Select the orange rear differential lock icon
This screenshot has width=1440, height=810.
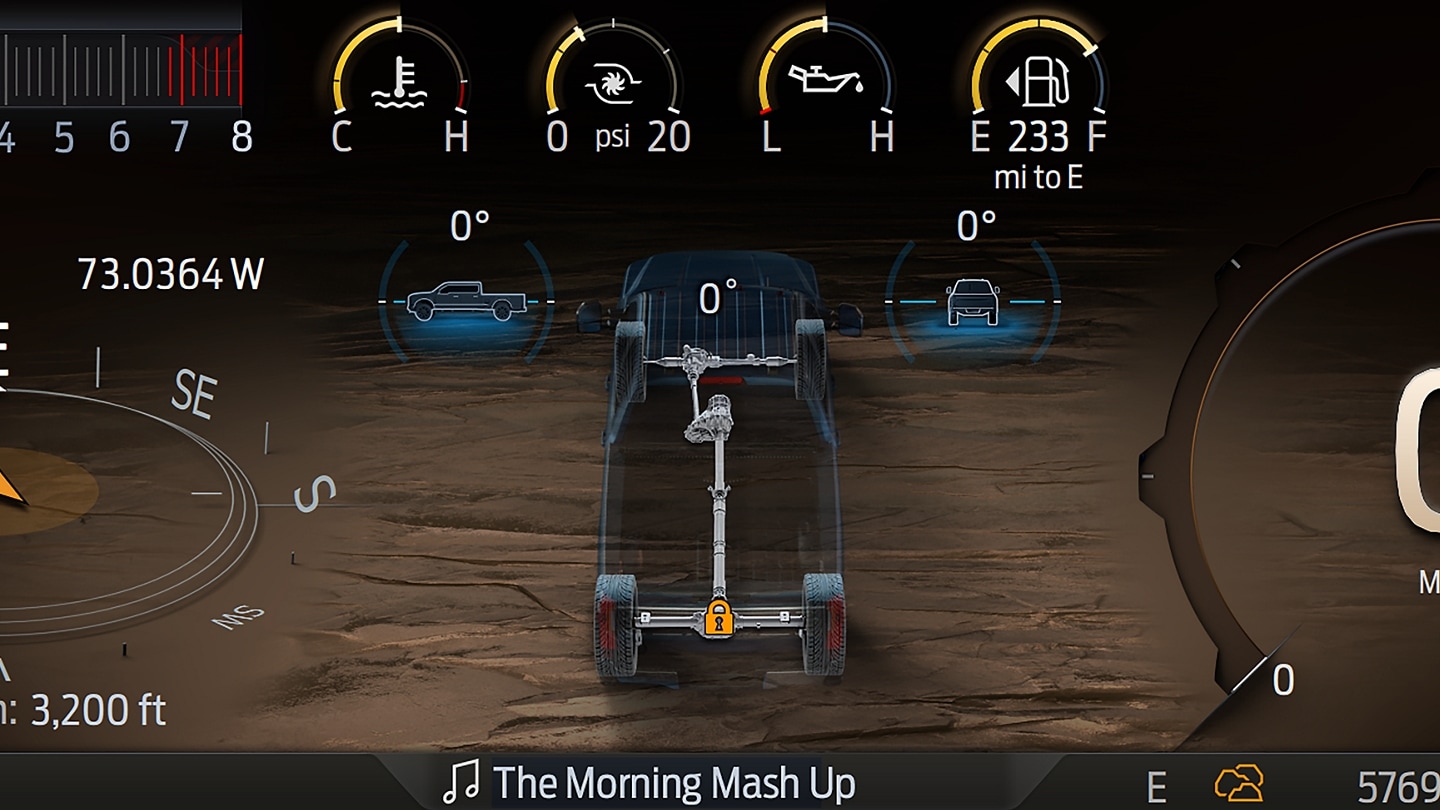click(x=718, y=617)
